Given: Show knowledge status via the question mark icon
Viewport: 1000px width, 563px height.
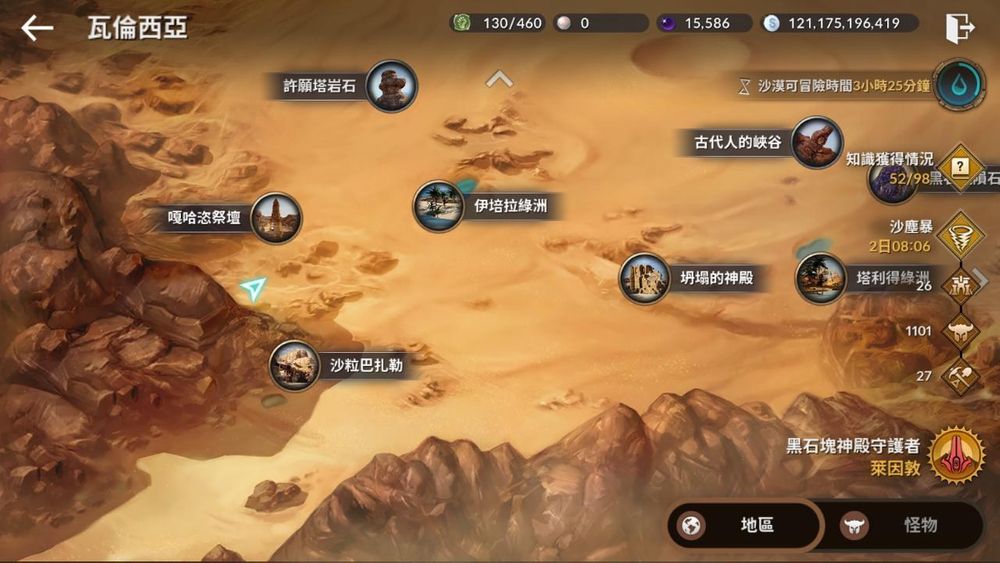Looking at the screenshot, I should click(x=961, y=167).
